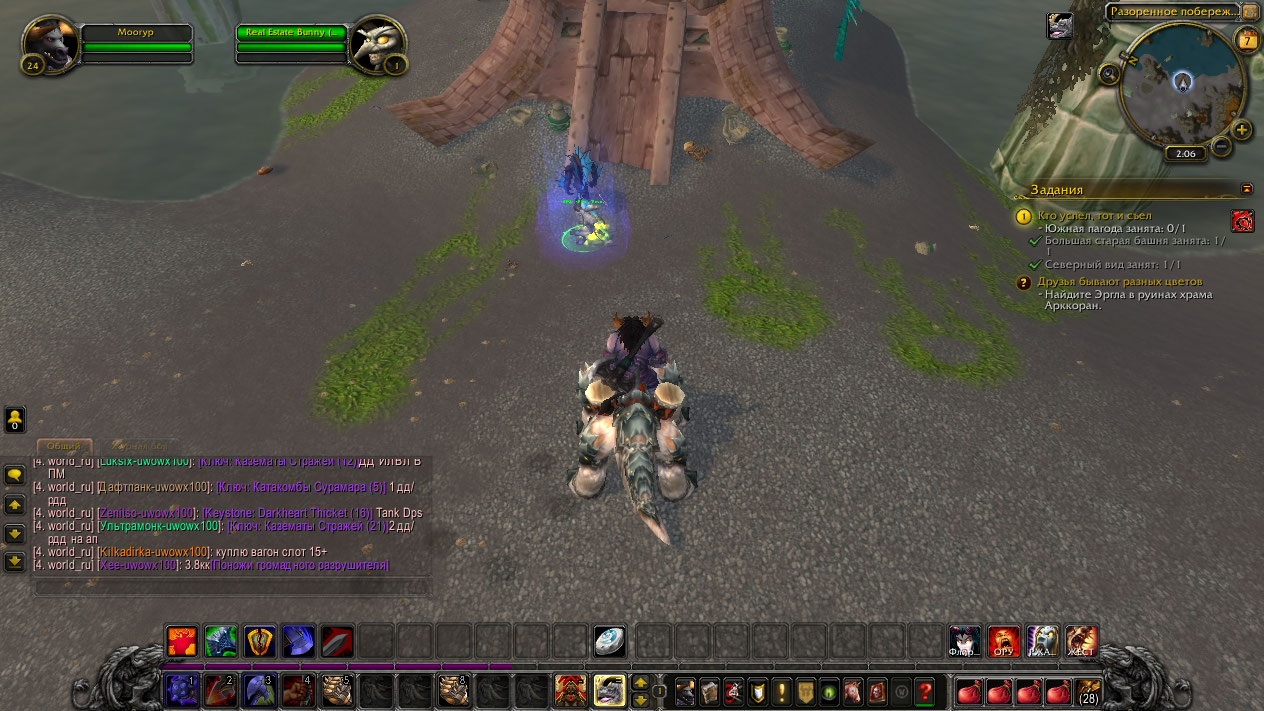The image size is (1264, 711).
Task: Select the Mooryp player portrait
Action: [x=50, y=43]
